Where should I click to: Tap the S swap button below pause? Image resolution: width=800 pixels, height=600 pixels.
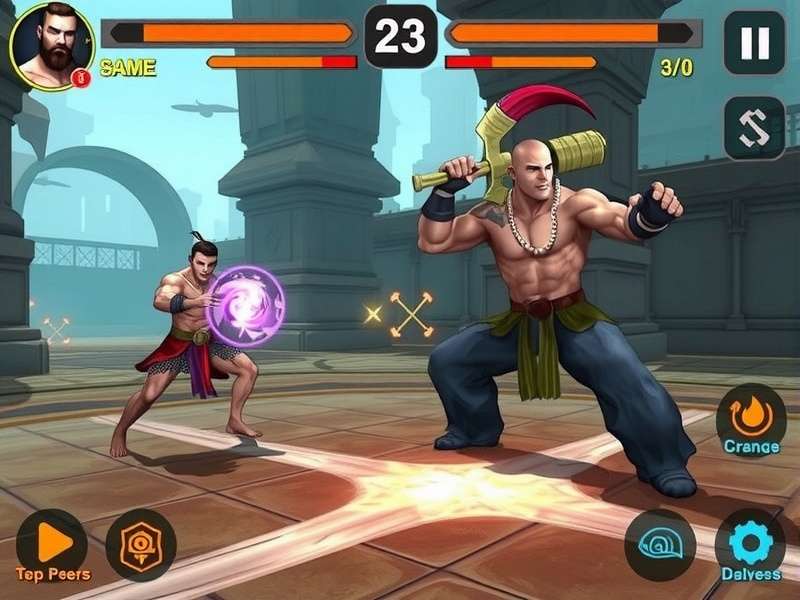(x=754, y=128)
